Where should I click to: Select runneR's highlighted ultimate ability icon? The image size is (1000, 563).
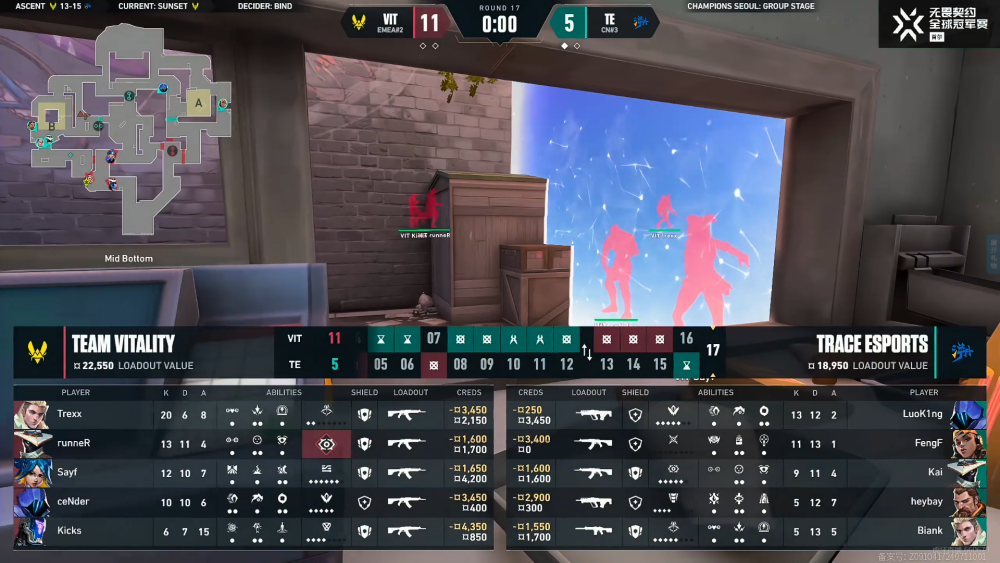pos(325,443)
